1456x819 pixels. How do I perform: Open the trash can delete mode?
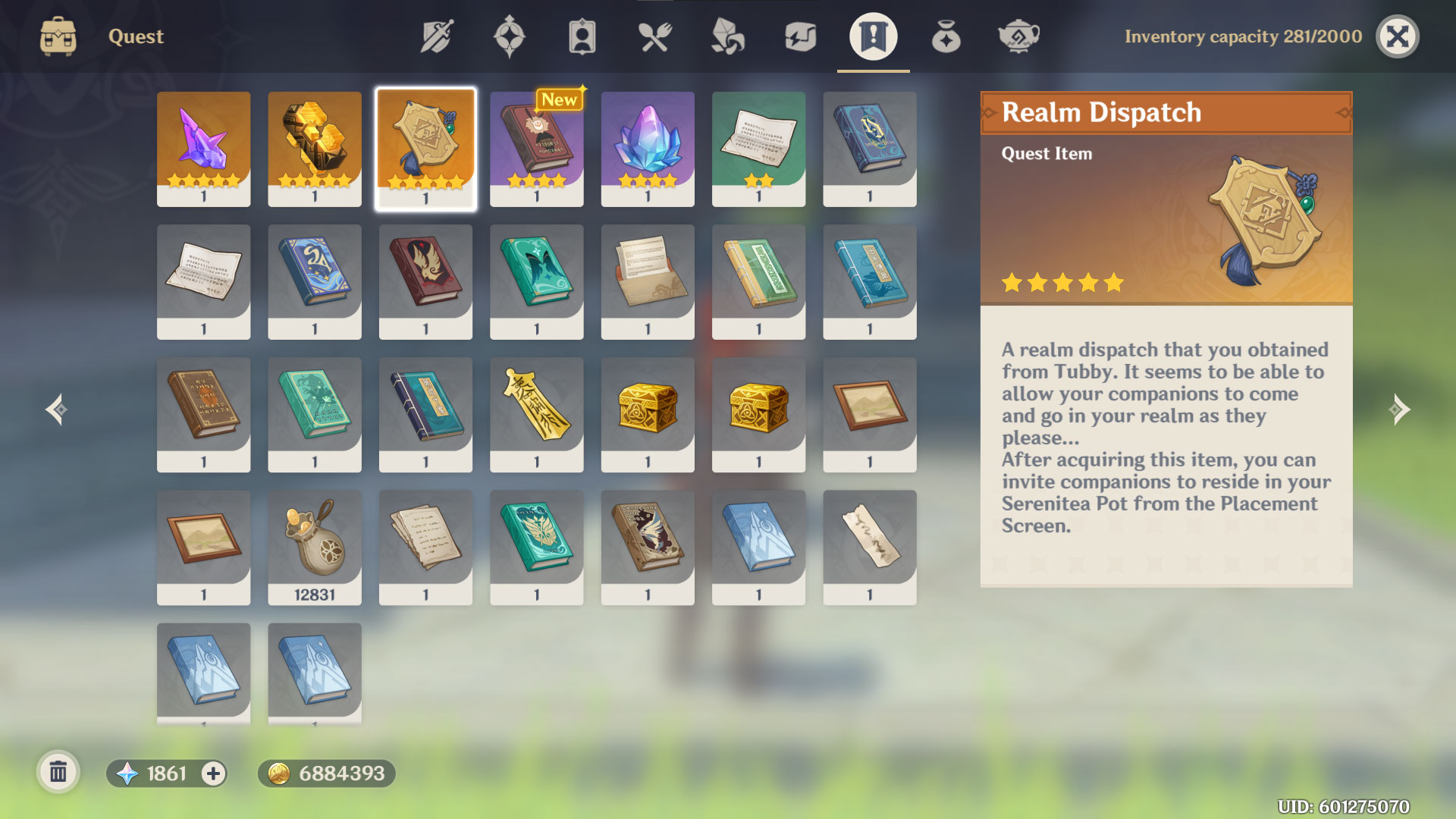coord(58,773)
